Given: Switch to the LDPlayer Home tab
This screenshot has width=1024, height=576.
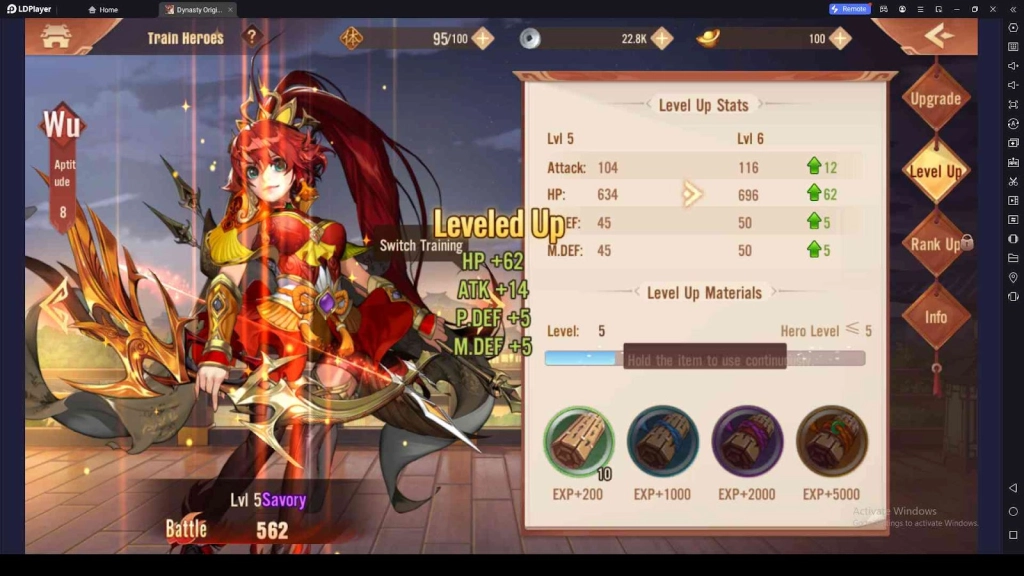Looking at the screenshot, I should (x=103, y=9).
